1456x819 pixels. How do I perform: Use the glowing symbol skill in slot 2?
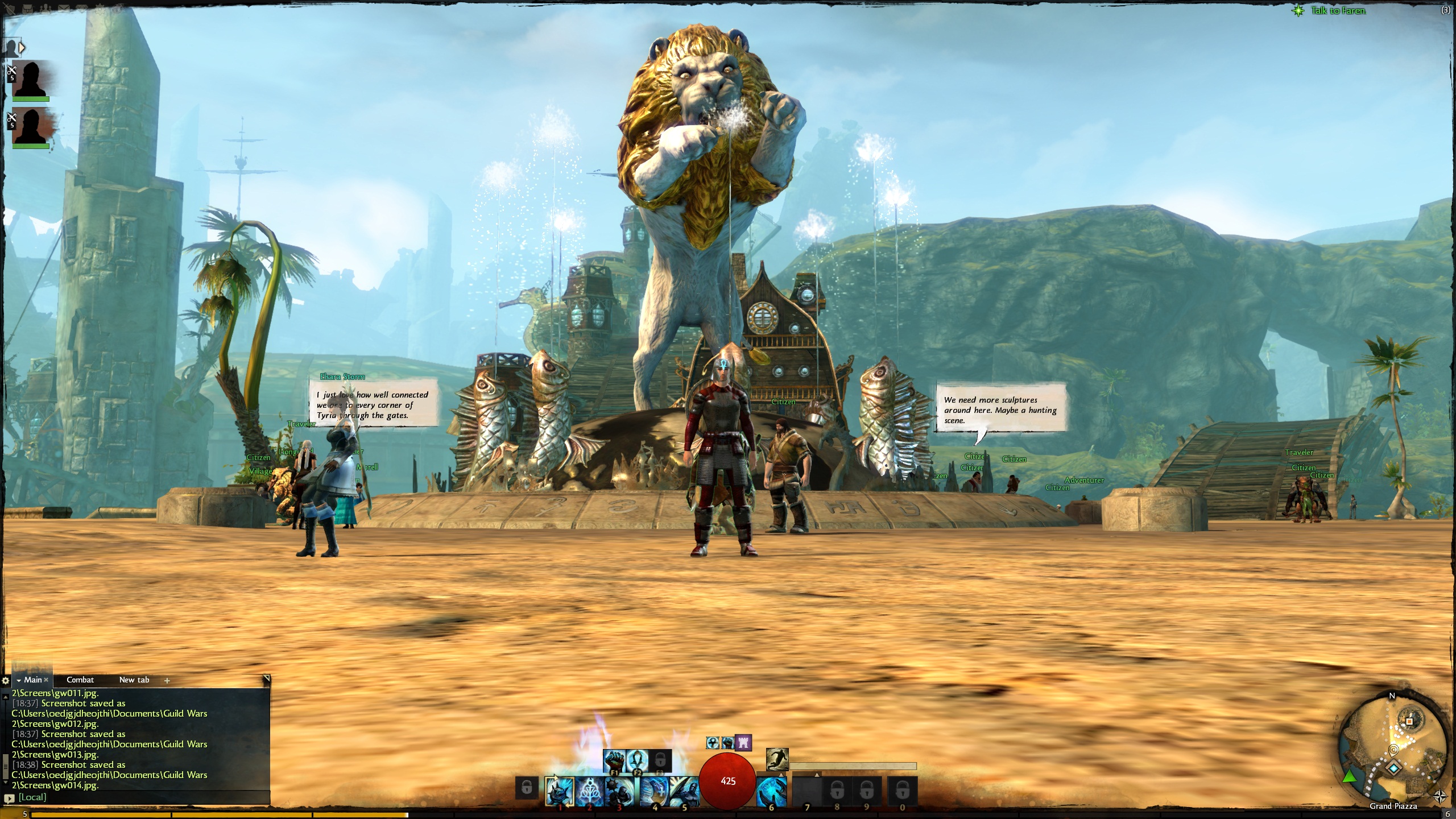(x=589, y=791)
